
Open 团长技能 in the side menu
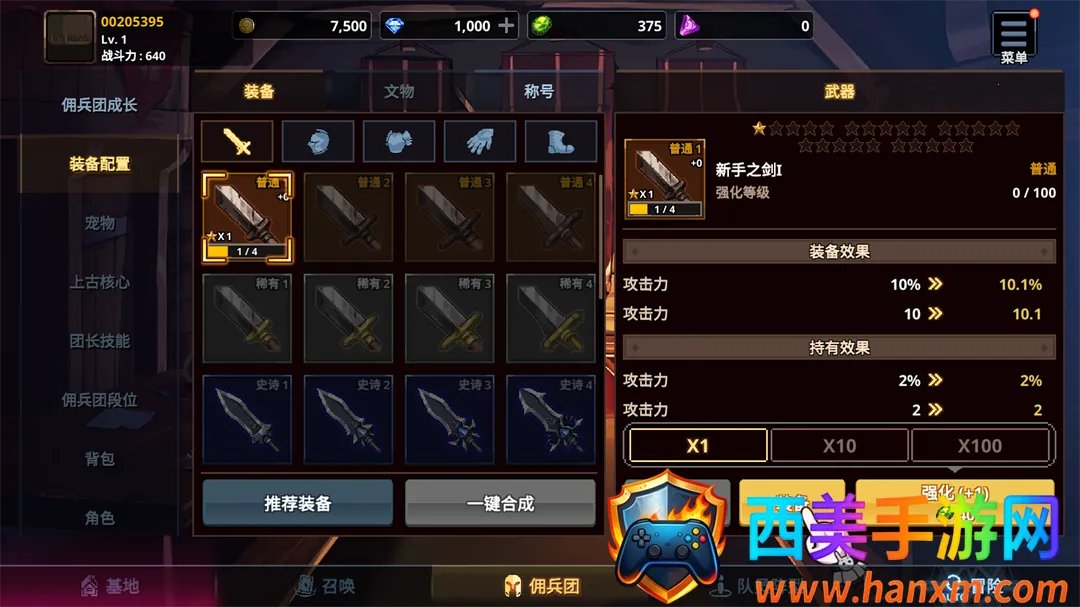click(x=99, y=341)
